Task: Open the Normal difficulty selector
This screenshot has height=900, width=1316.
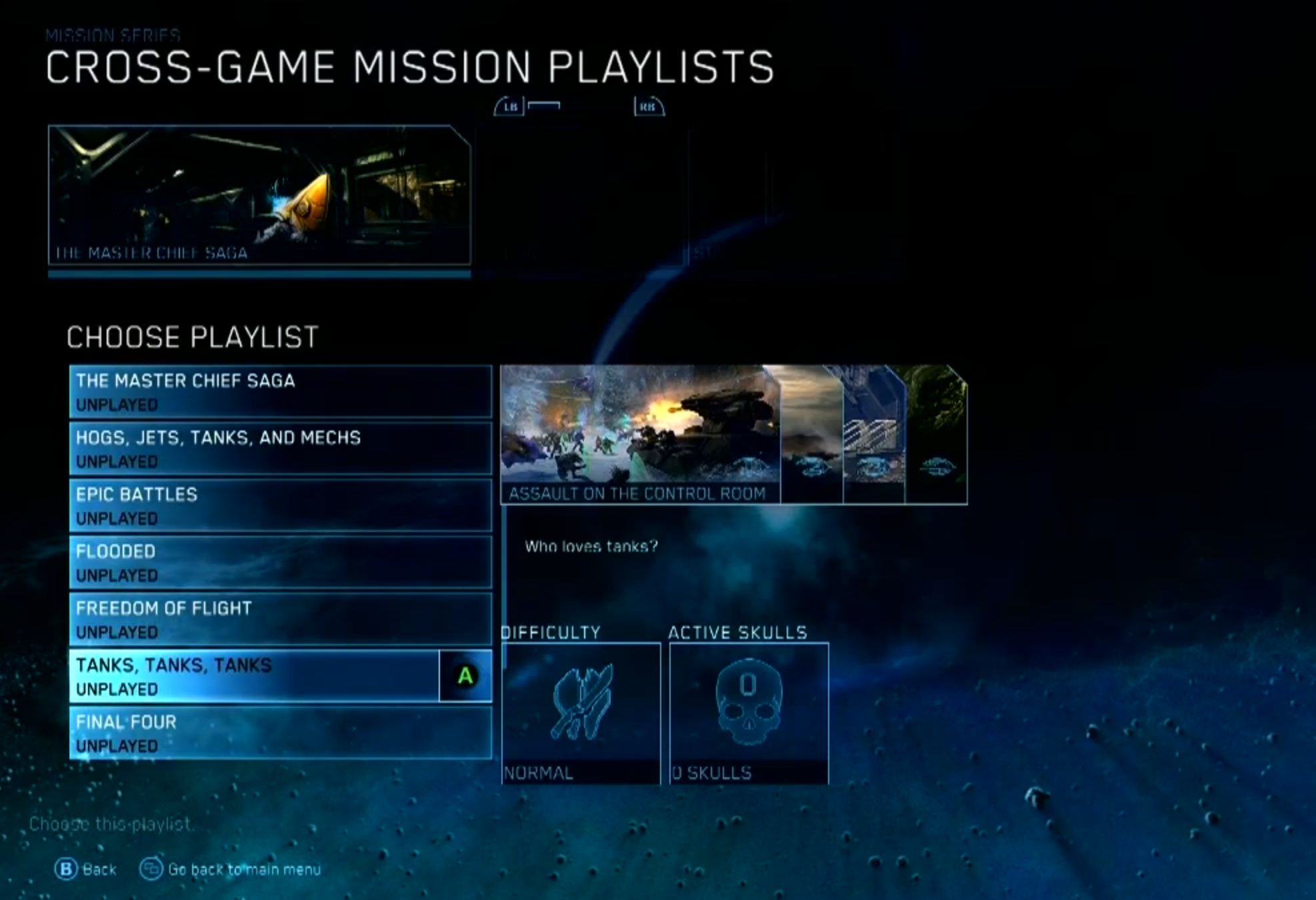Action: tap(581, 713)
